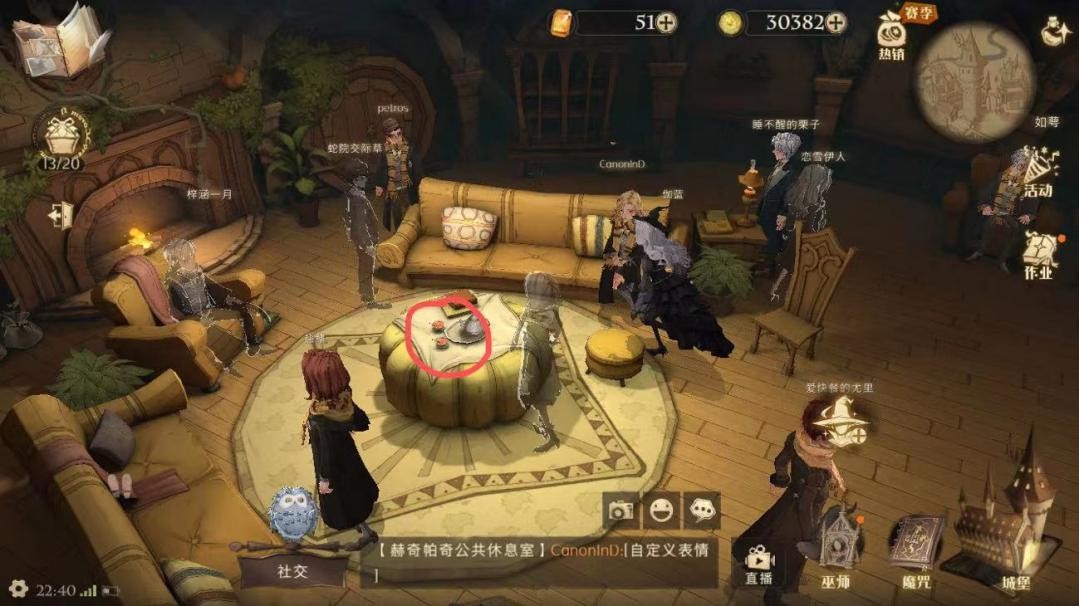Tap the wizard hat plus icon above player
Viewport: 1079px width, 606px height.
coord(838,417)
